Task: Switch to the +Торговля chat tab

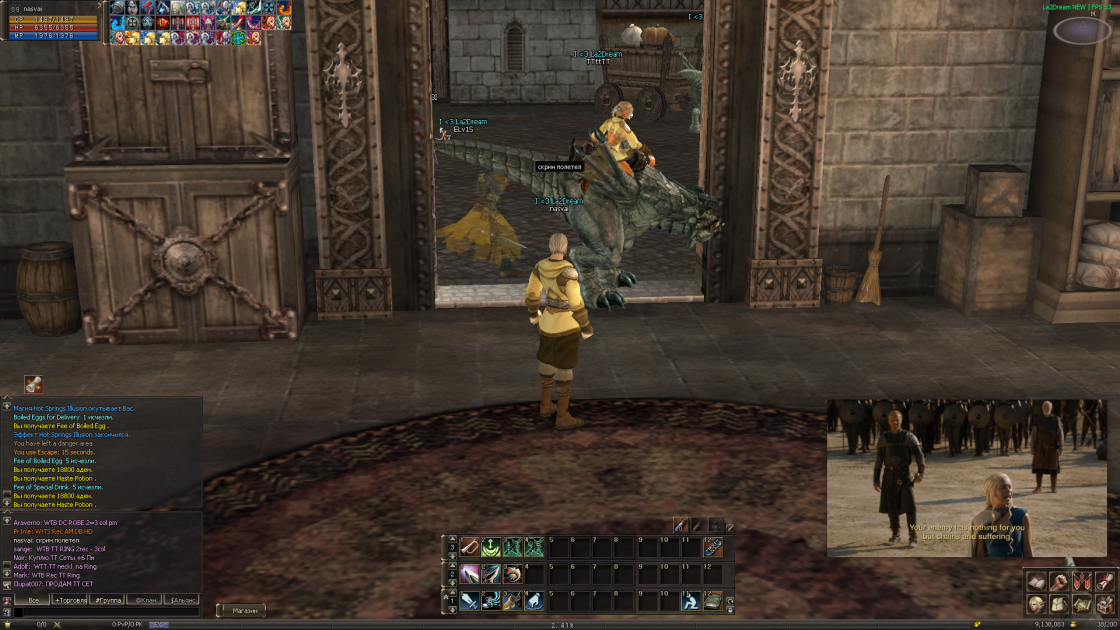Action: coord(71,600)
